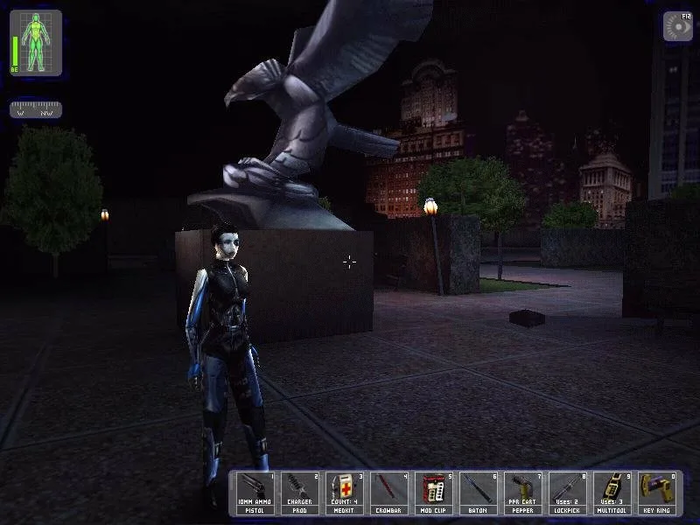Pick the Pepper spray slot

524,493
